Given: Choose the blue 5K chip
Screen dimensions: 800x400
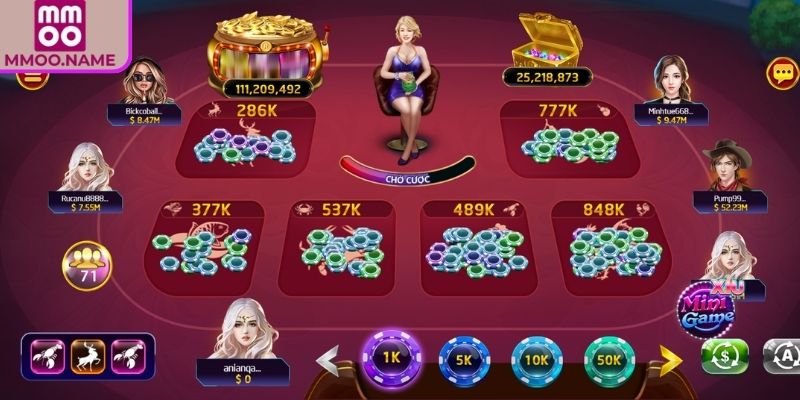Looking at the screenshot, I should [464, 360].
